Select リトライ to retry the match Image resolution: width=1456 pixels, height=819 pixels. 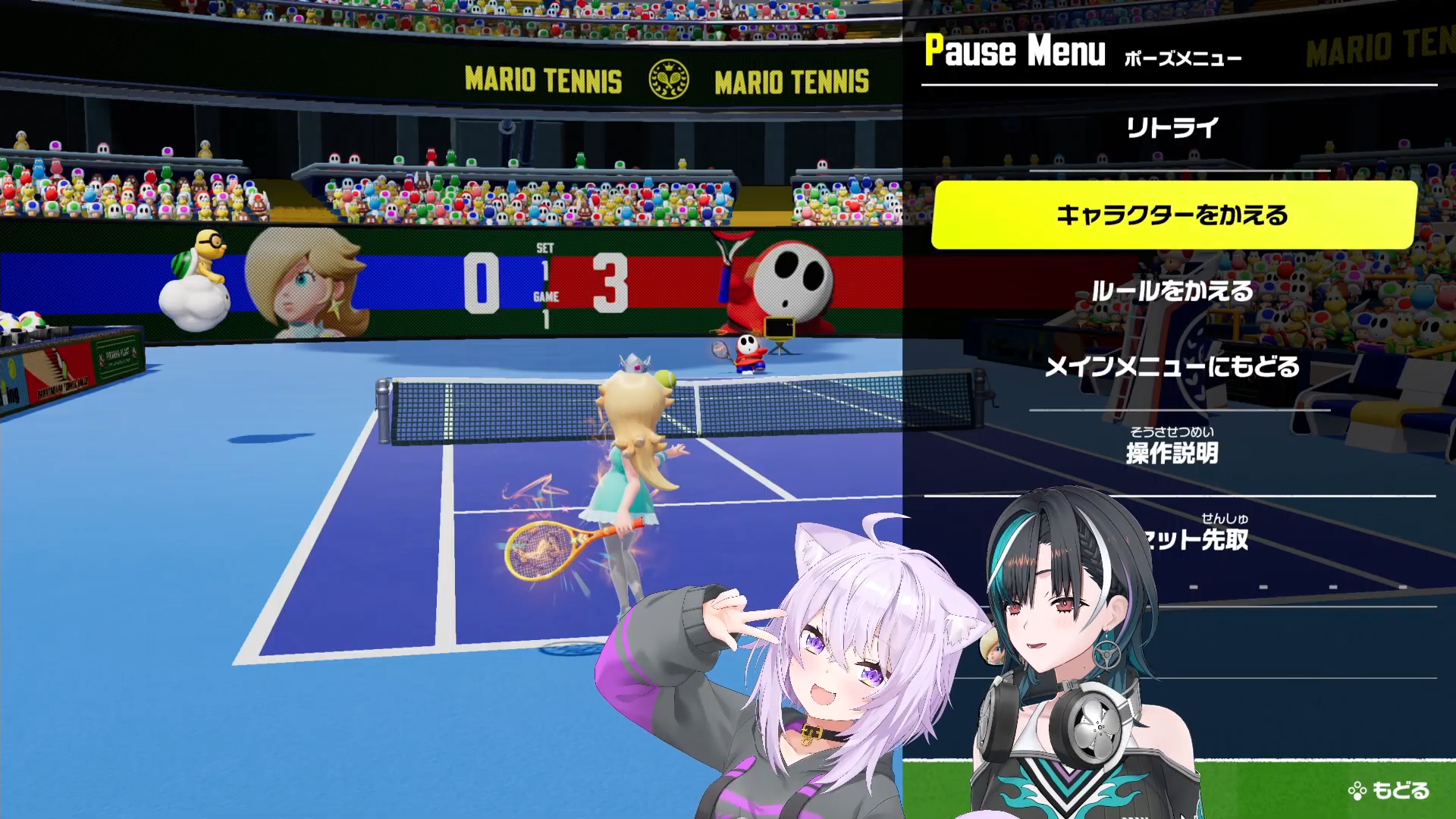tap(1172, 127)
